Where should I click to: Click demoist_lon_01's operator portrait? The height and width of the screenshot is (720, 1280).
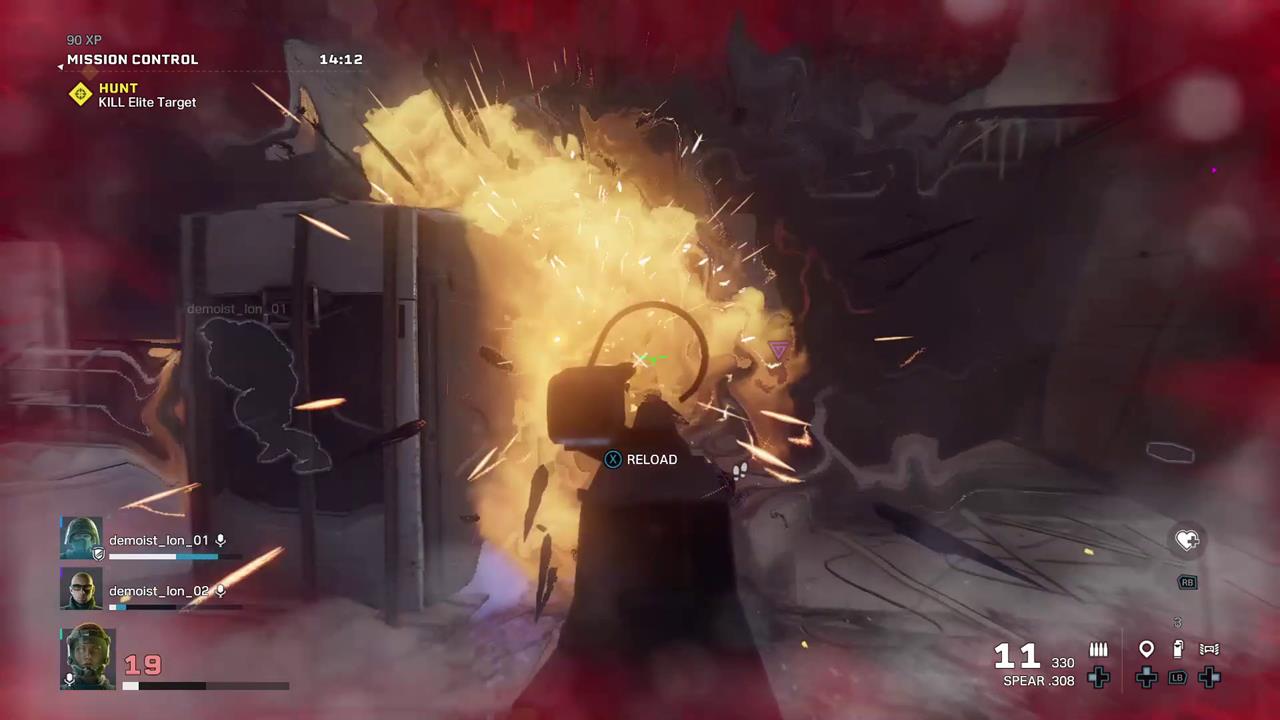[x=81, y=539]
